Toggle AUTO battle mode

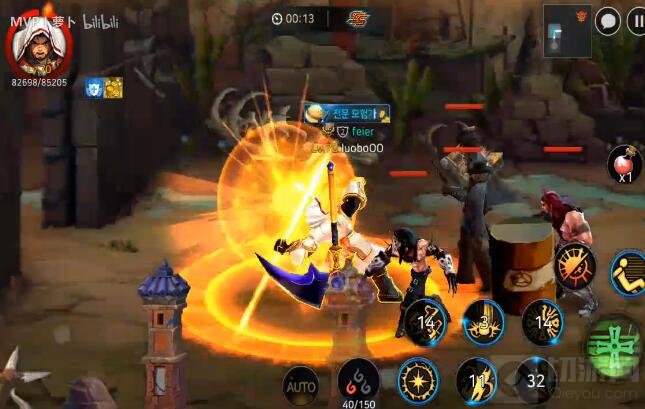300,382
